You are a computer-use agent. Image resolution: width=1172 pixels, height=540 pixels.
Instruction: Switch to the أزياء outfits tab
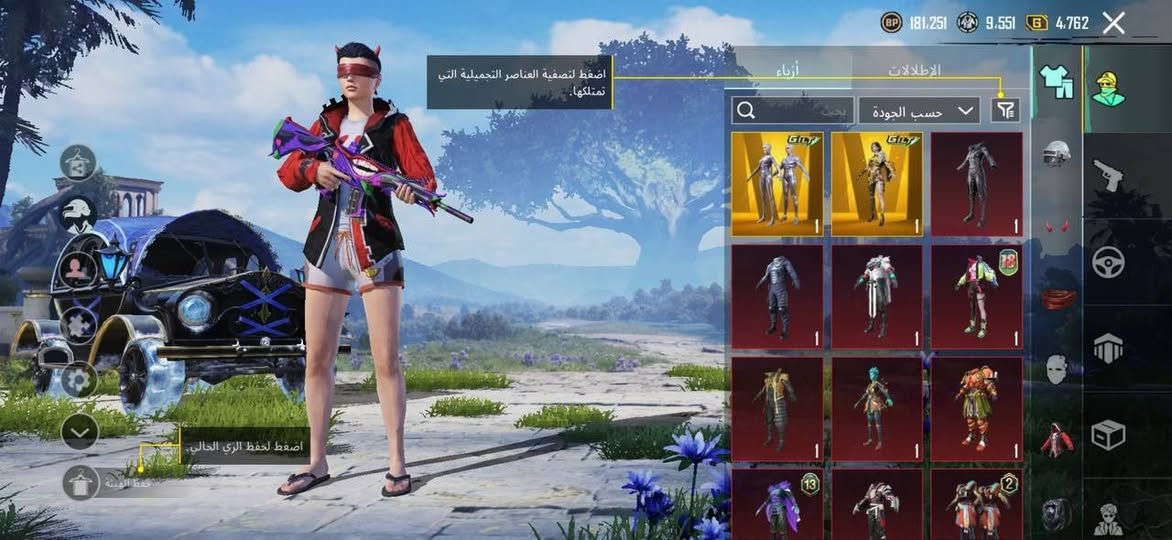coord(788,70)
